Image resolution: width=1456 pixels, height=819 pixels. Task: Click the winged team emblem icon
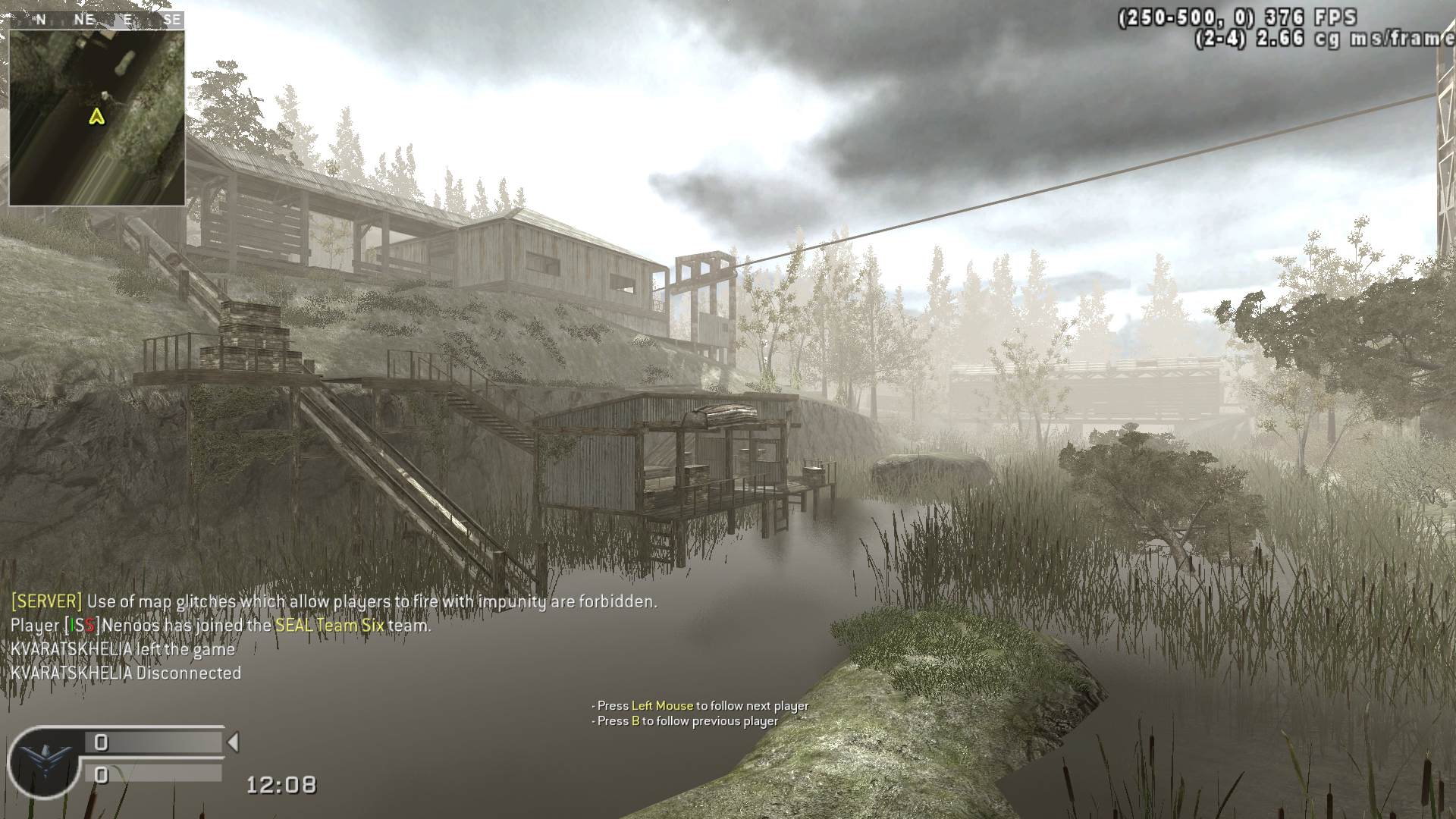pos(43,761)
